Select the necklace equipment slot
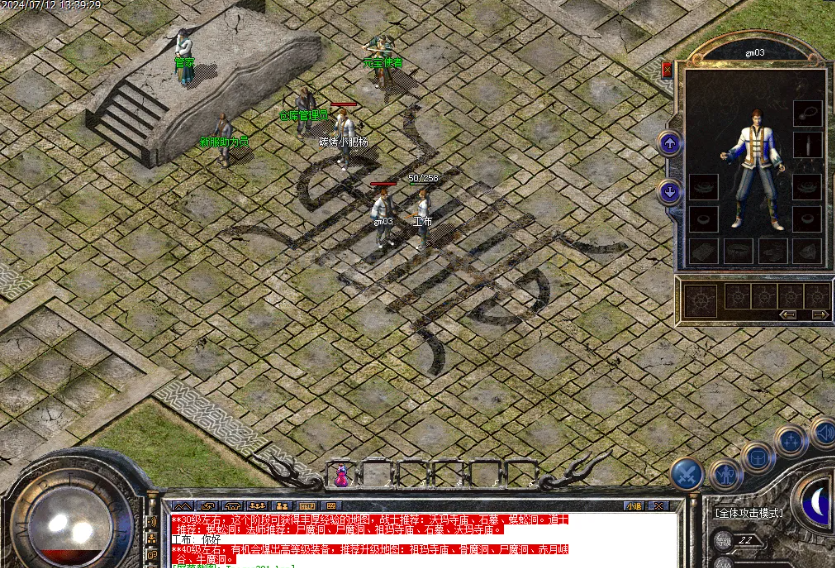The height and width of the screenshot is (568, 835). pyautogui.click(x=806, y=113)
